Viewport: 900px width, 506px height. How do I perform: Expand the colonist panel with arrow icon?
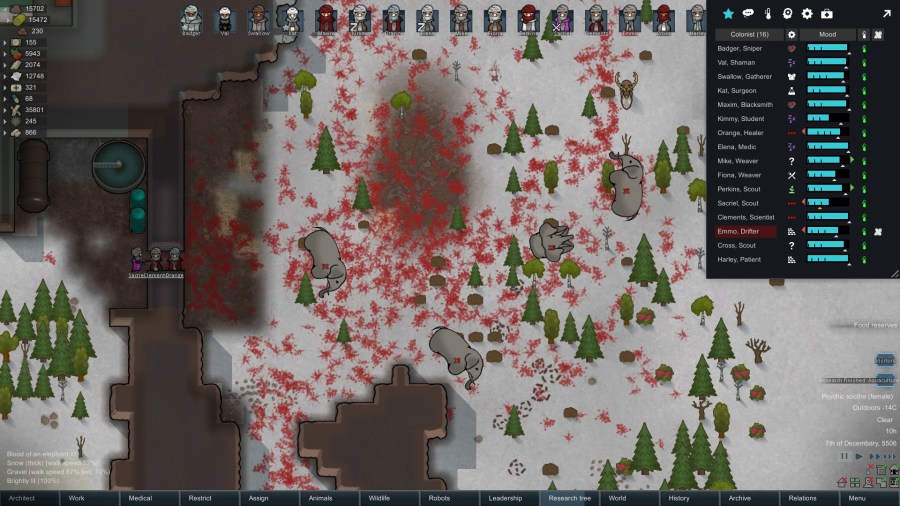[x=886, y=14]
